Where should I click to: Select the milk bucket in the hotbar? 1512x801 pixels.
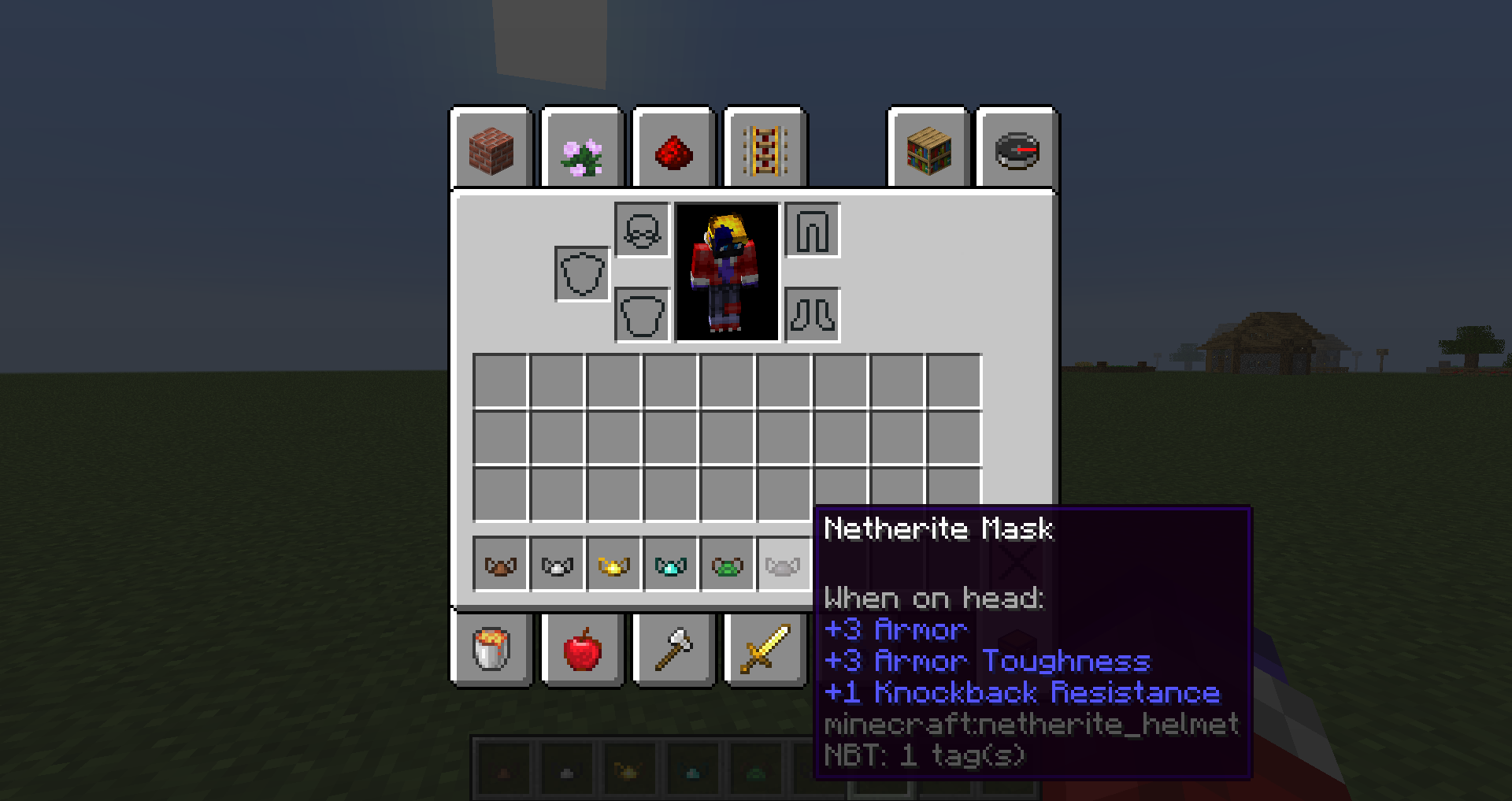(x=491, y=650)
